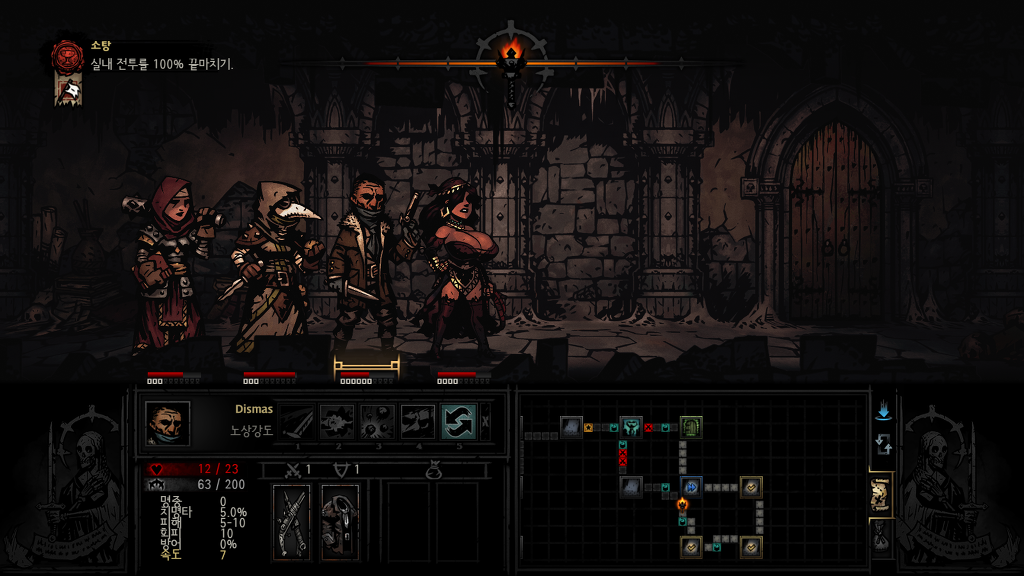
Task: Choose the first skill with the blade icon
Action: [x=297, y=422]
